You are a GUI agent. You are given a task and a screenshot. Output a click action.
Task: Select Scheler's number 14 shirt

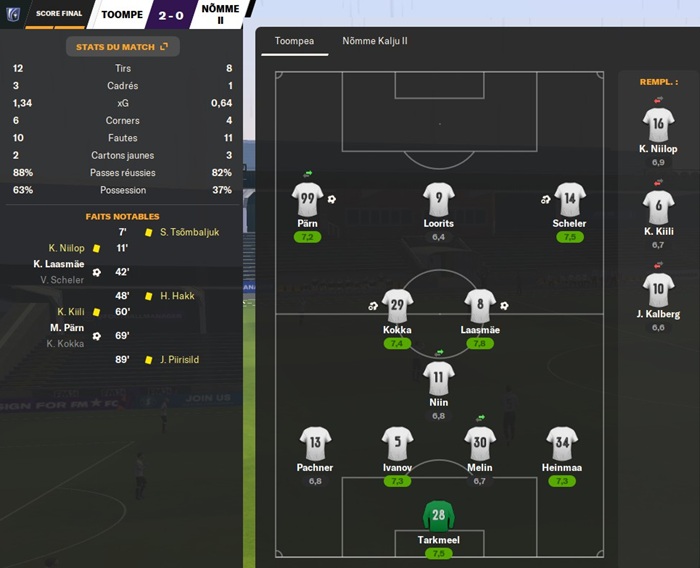569,198
